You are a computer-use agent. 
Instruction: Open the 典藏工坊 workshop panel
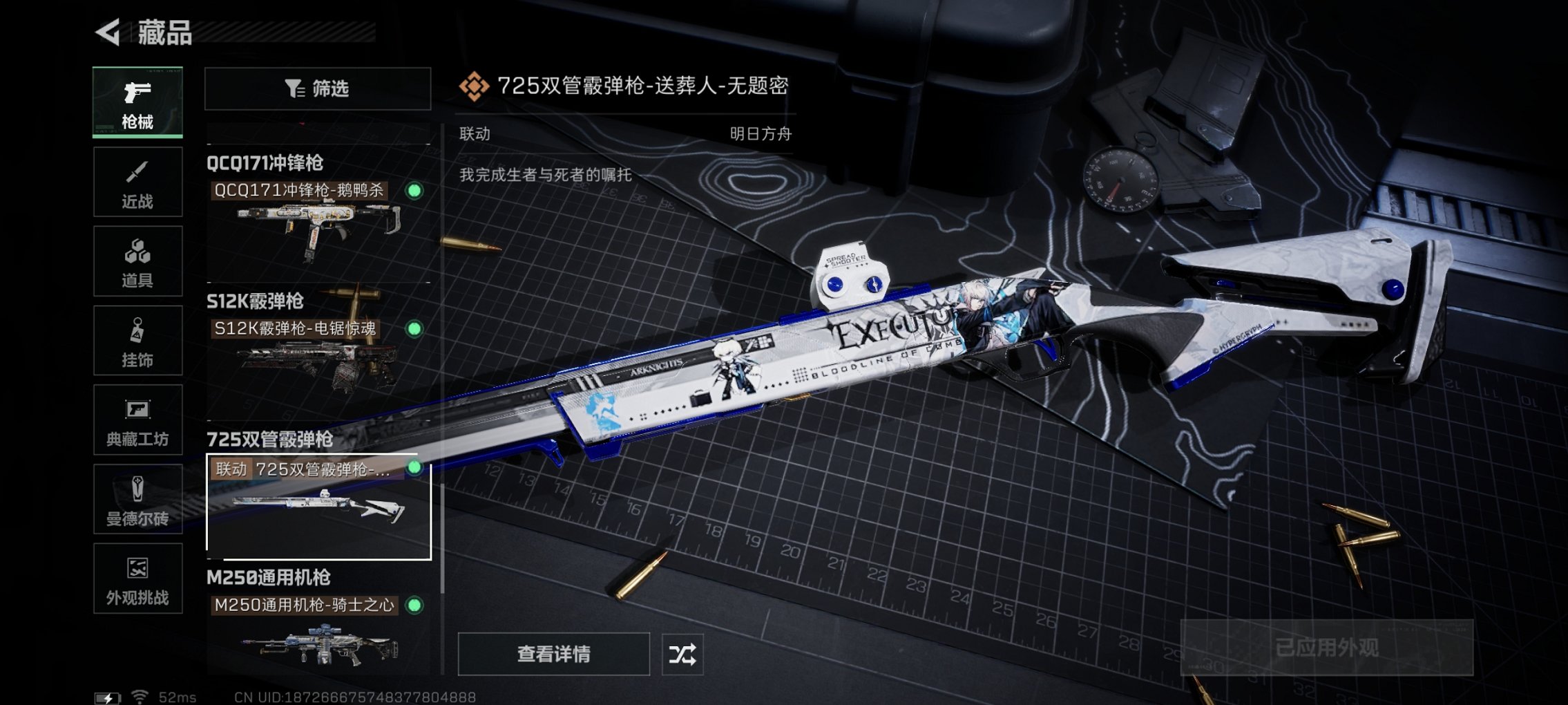point(137,420)
